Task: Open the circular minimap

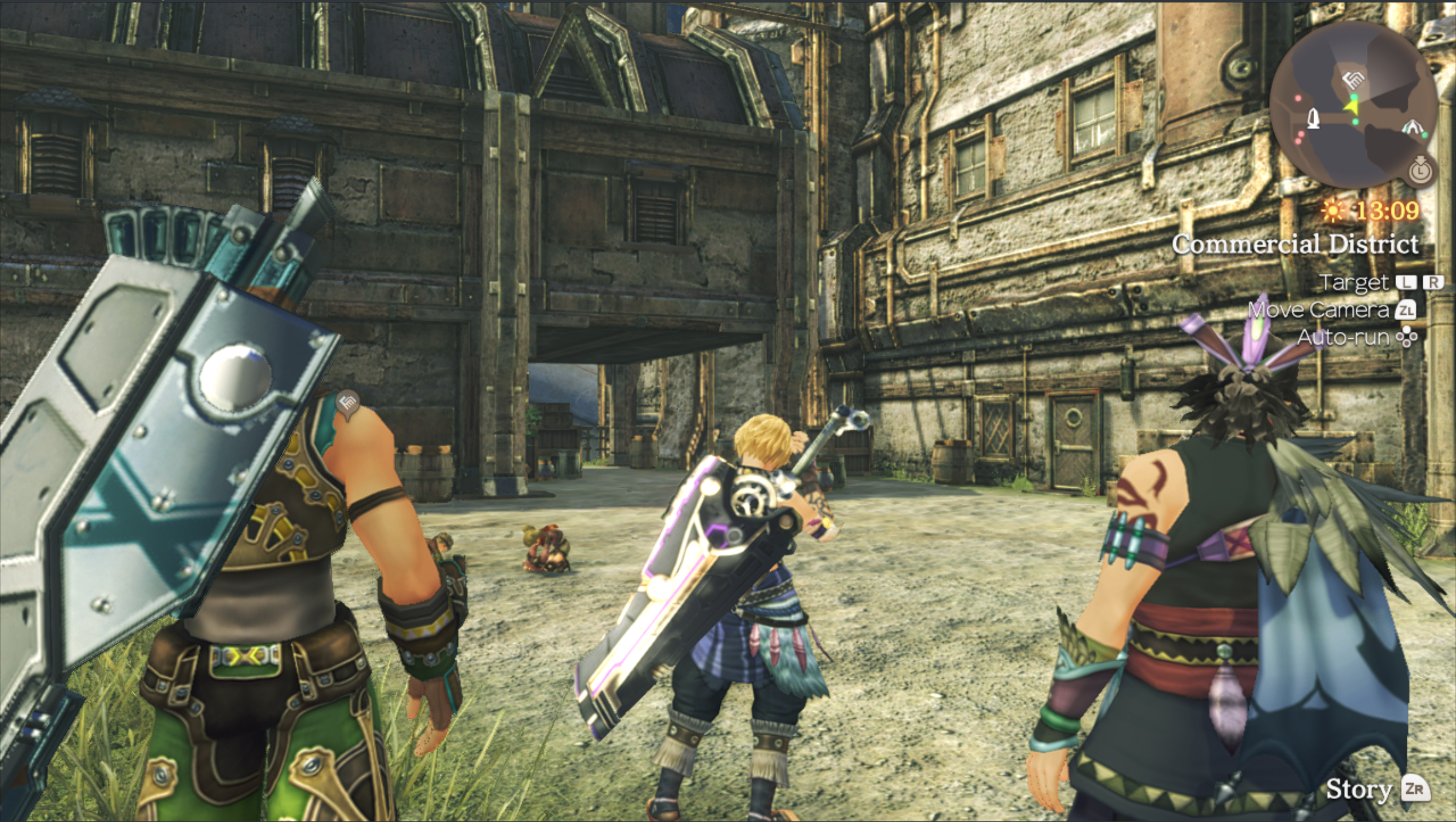Action: point(1353,106)
